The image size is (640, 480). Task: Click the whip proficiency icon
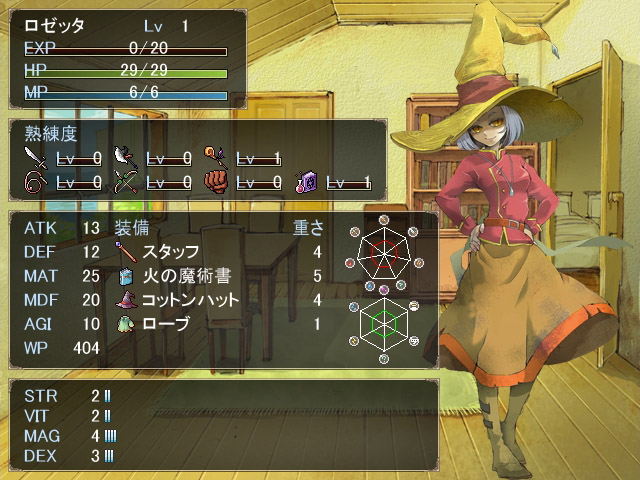[x=36, y=182]
